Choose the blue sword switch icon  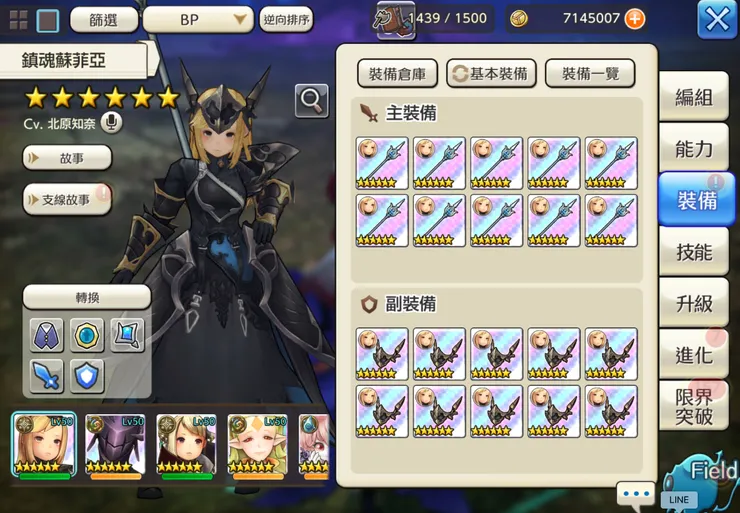47,375
